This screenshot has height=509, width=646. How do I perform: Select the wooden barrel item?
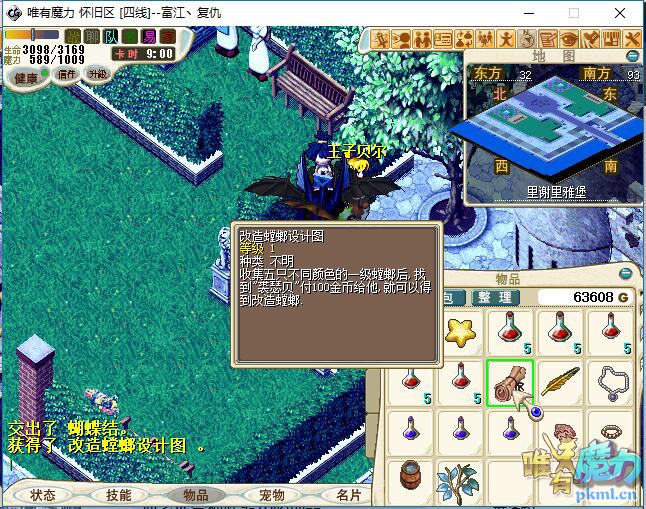409,476
